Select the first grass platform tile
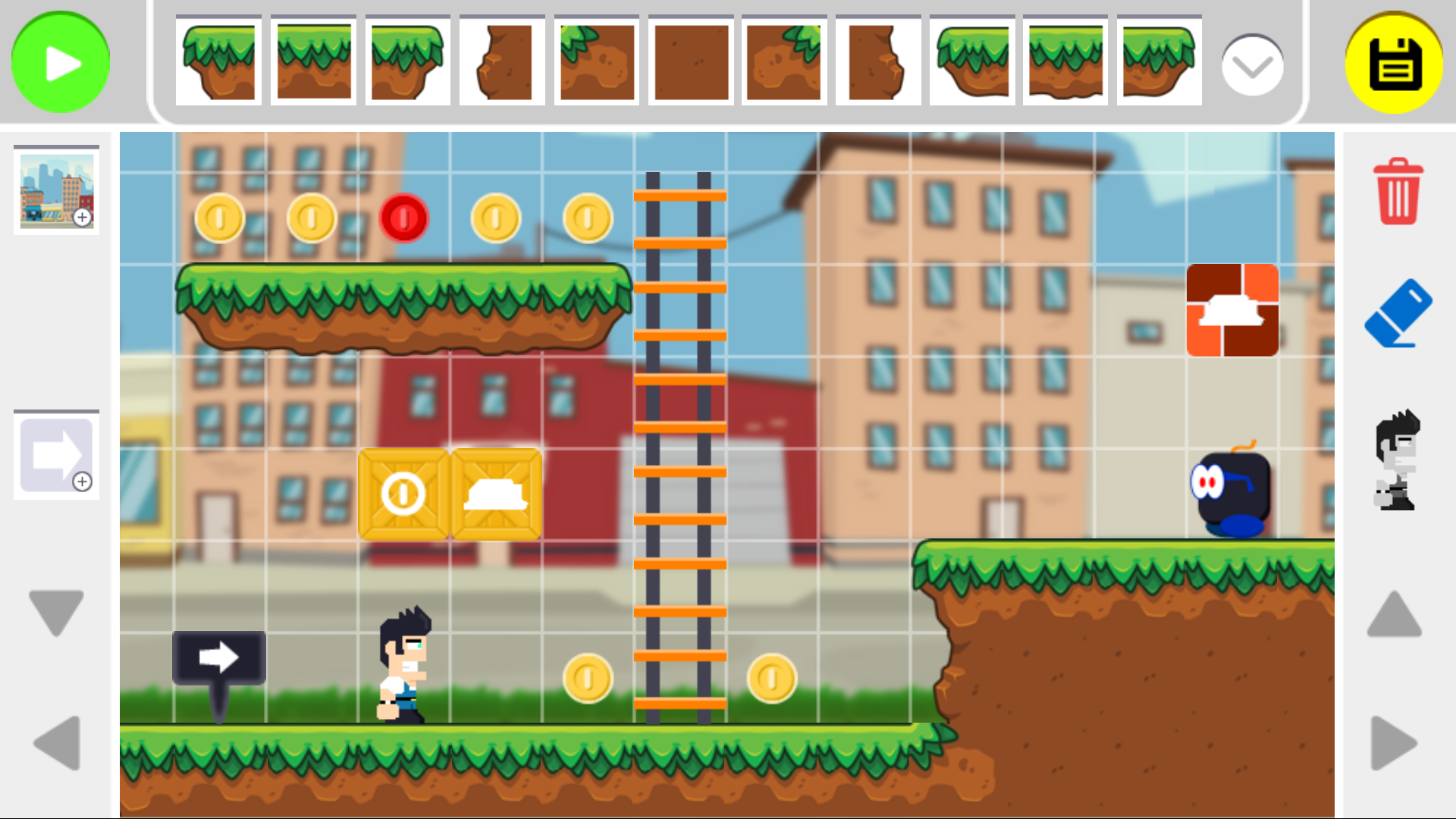Image resolution: width=1456 pixels, height=819 pixels. (218, 61)
